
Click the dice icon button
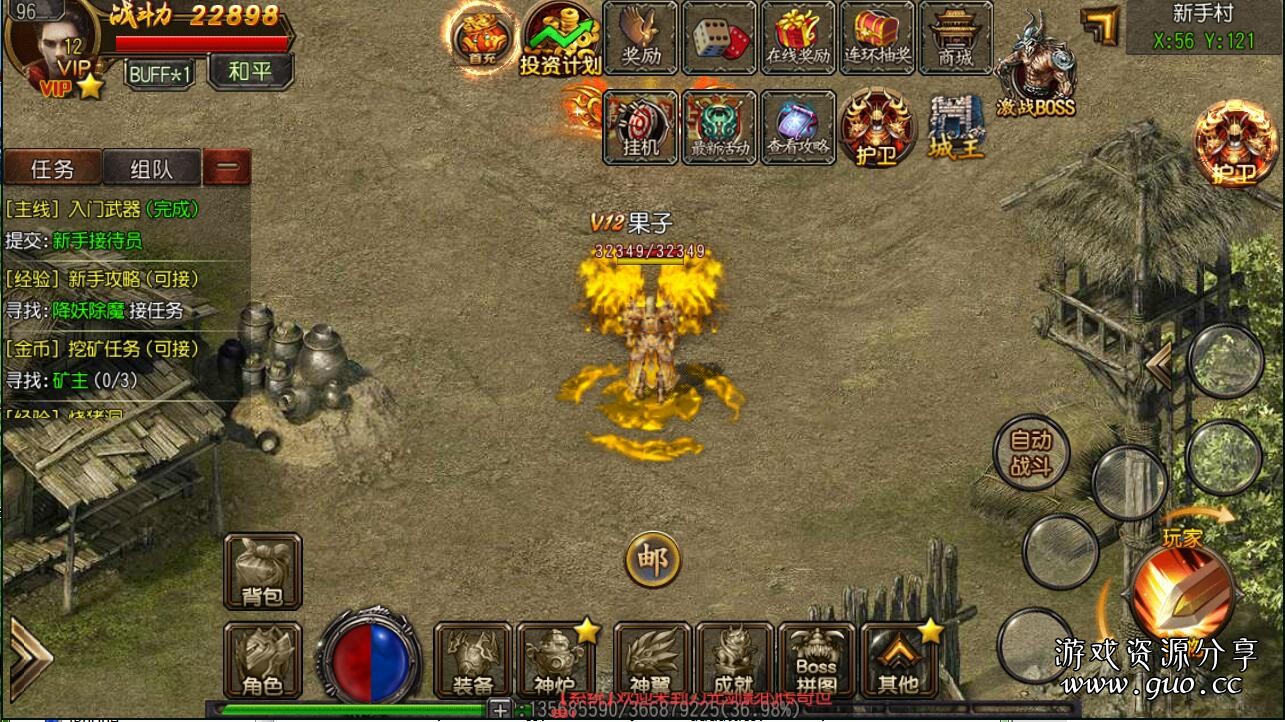coord(720,38)
